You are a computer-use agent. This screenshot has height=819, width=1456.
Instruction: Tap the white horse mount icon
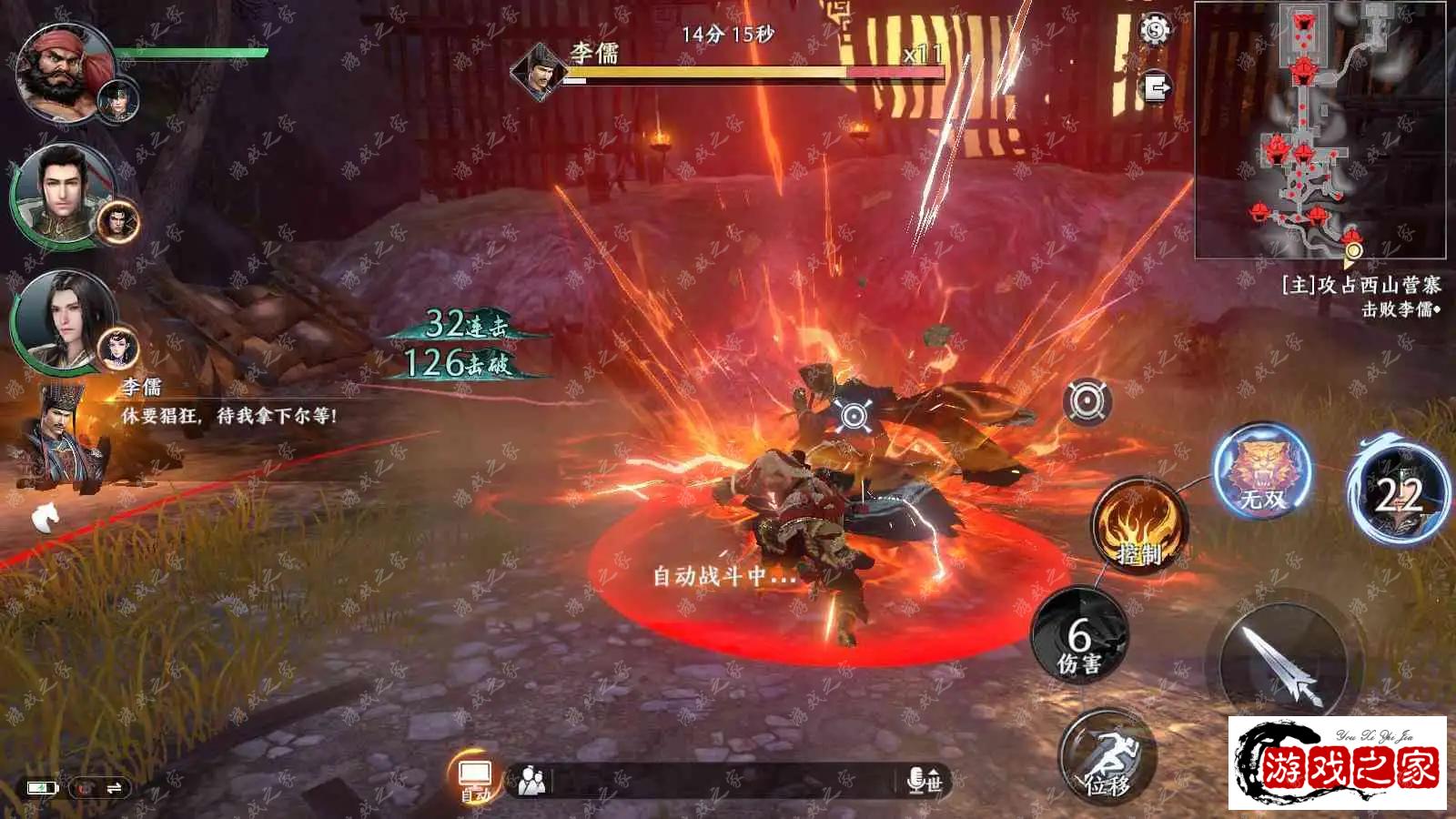(45, 517)
